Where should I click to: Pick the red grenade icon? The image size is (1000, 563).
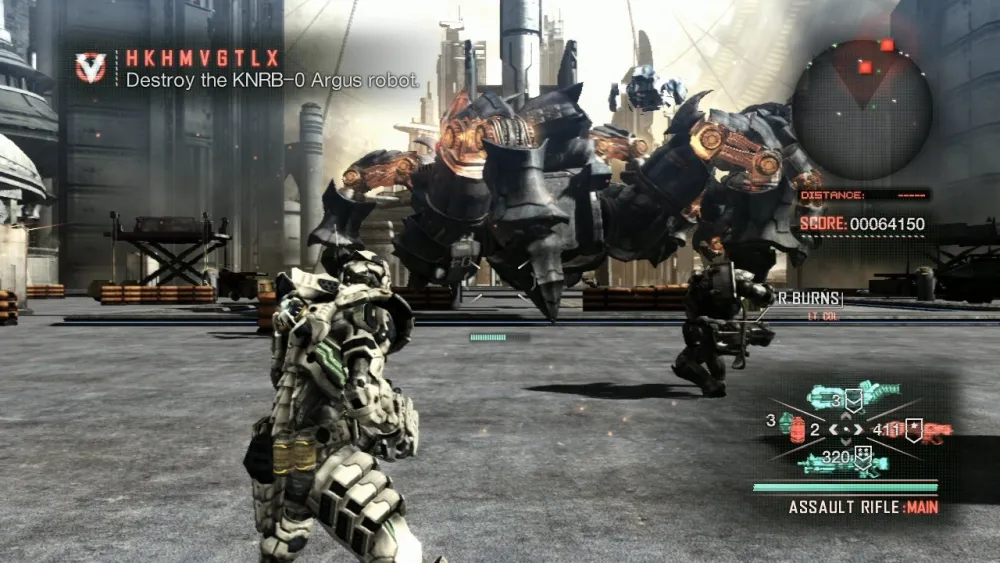pyautogui.click(x=797, y=432)
